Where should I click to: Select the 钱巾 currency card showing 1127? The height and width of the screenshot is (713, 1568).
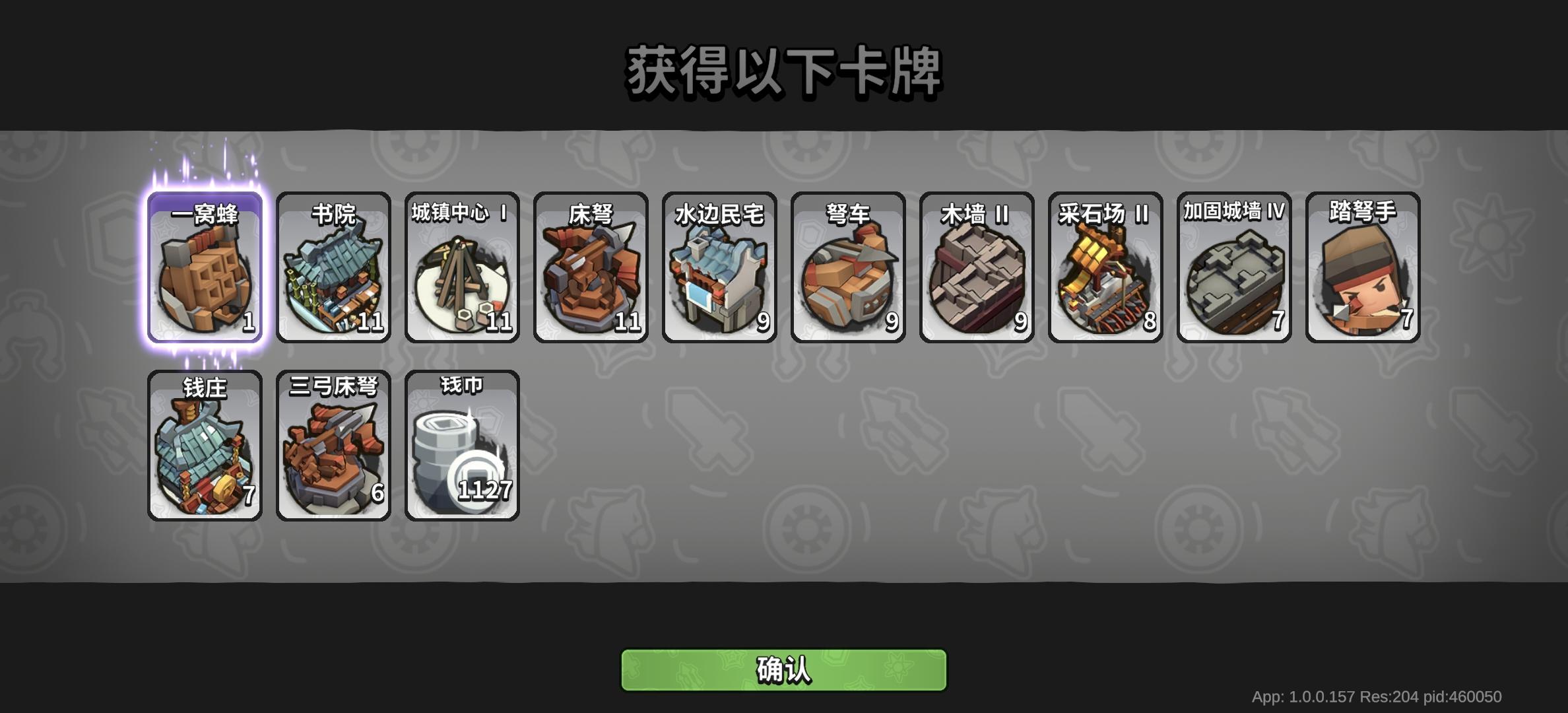tap(461, 442)
